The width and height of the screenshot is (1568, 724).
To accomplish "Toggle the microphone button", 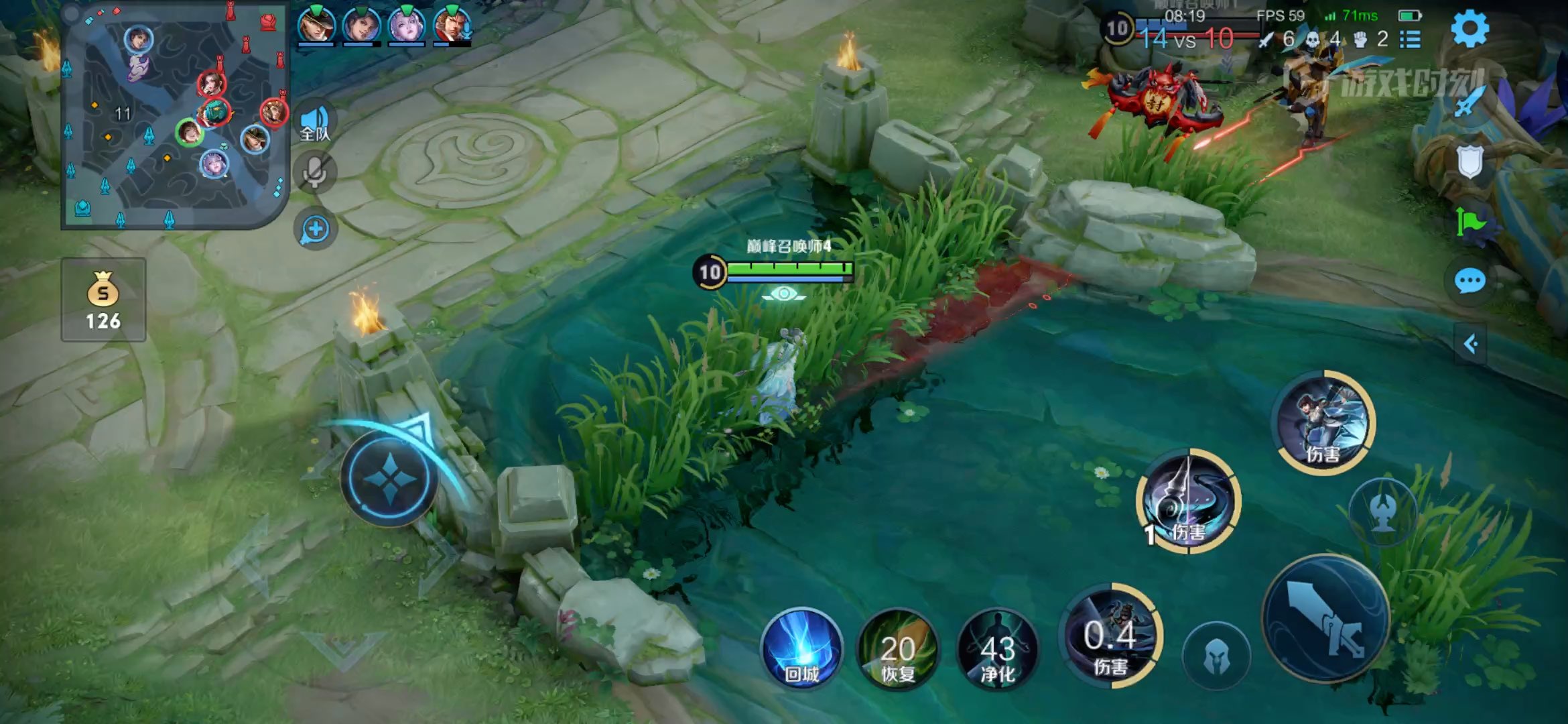I will [x=314, y=173].
